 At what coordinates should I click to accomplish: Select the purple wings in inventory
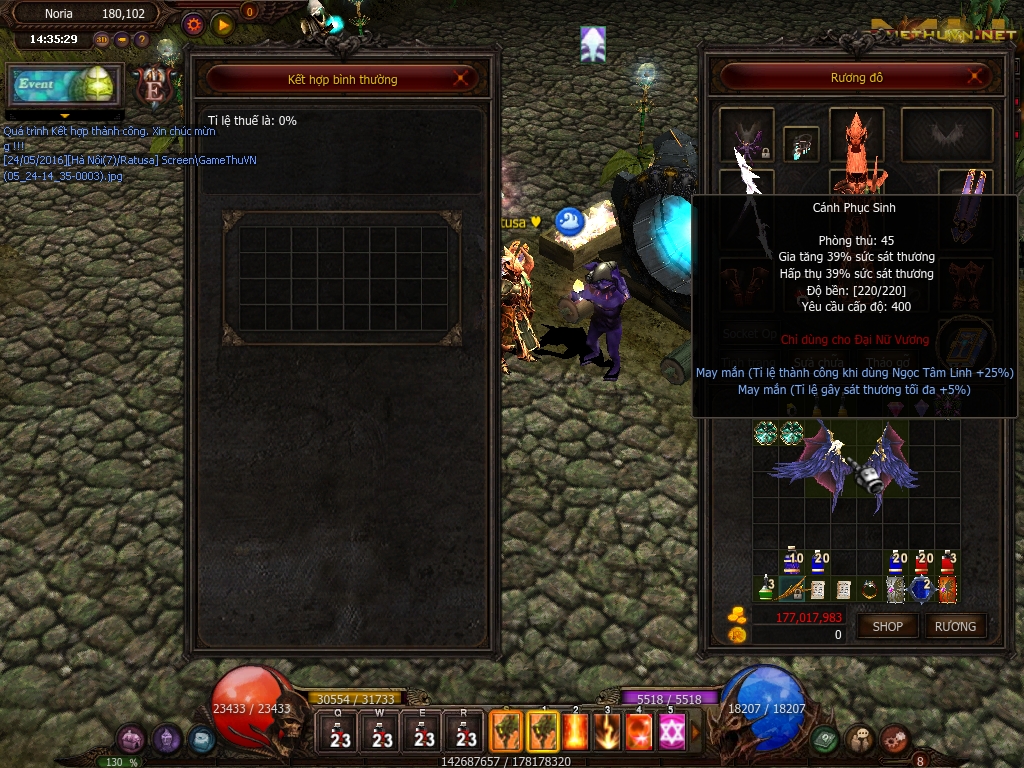[845, 466]
